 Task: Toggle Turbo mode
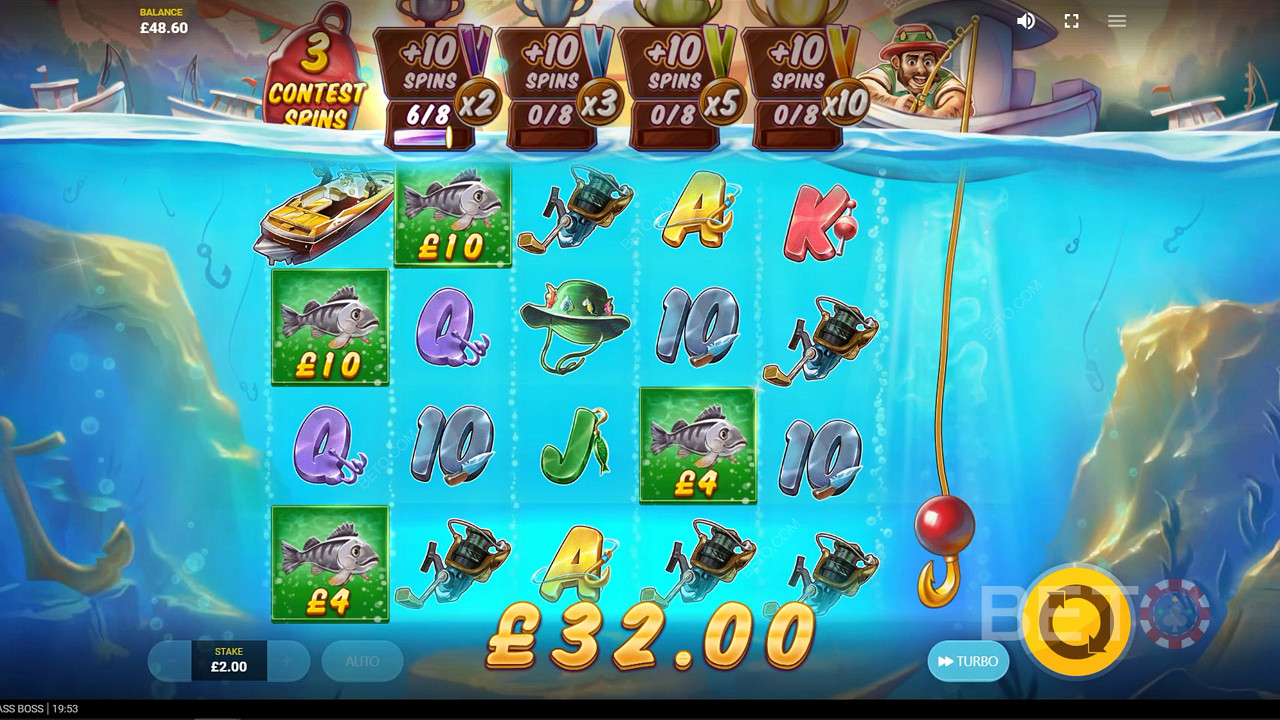point(968,661)
